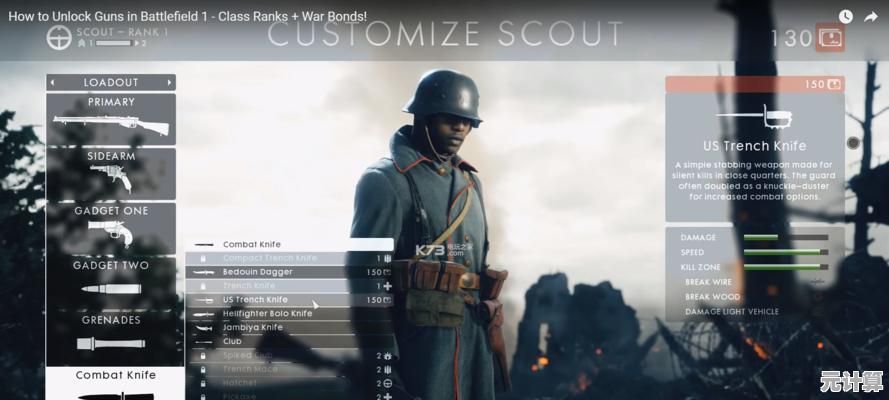Viewport: 889px width, 400px height.
Task: Choose the Bedouin Dagger entry
Action: (x=288, y=272)
